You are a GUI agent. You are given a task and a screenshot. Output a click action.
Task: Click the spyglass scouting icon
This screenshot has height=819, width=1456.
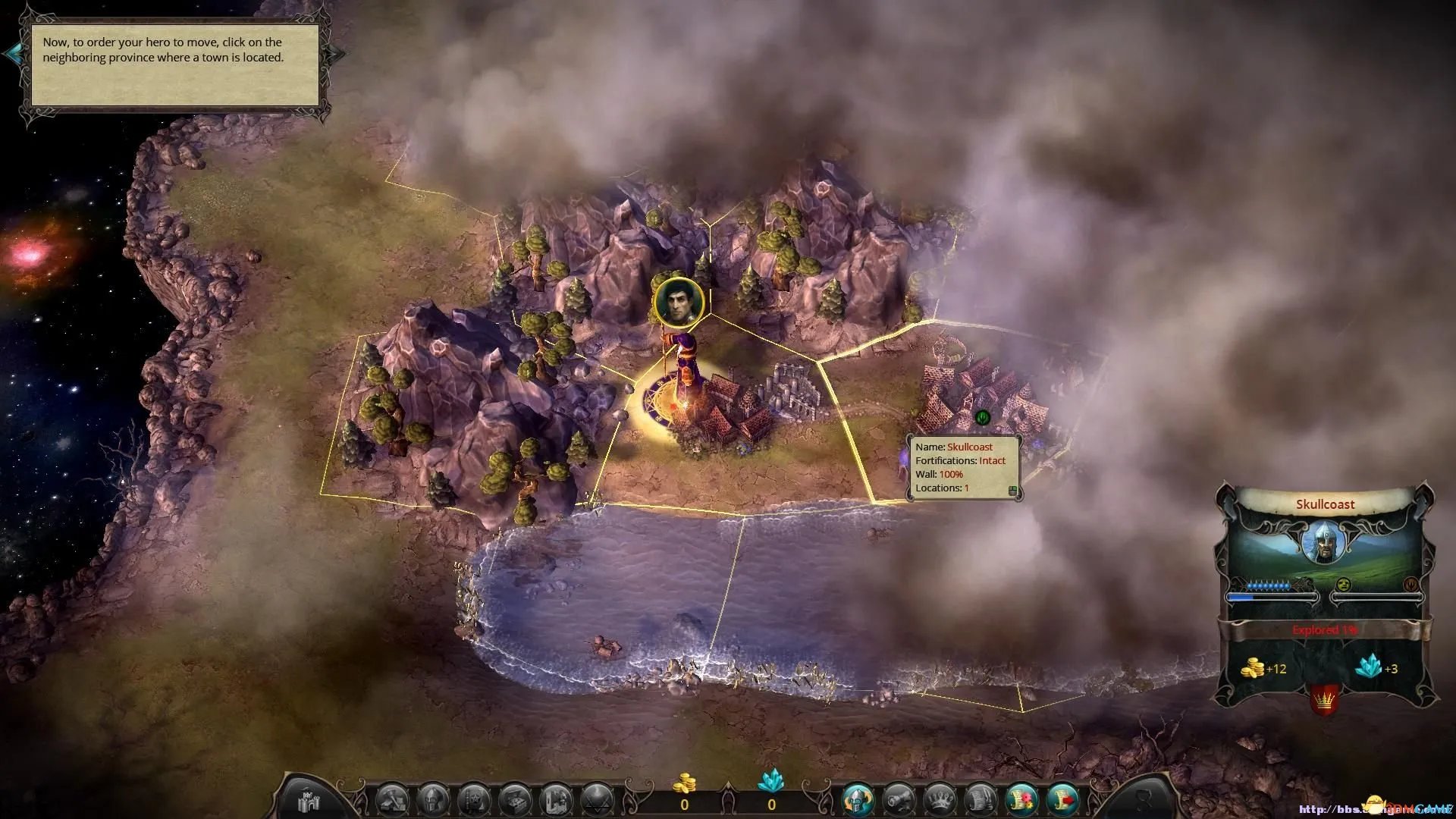click(x=899, y=799)
